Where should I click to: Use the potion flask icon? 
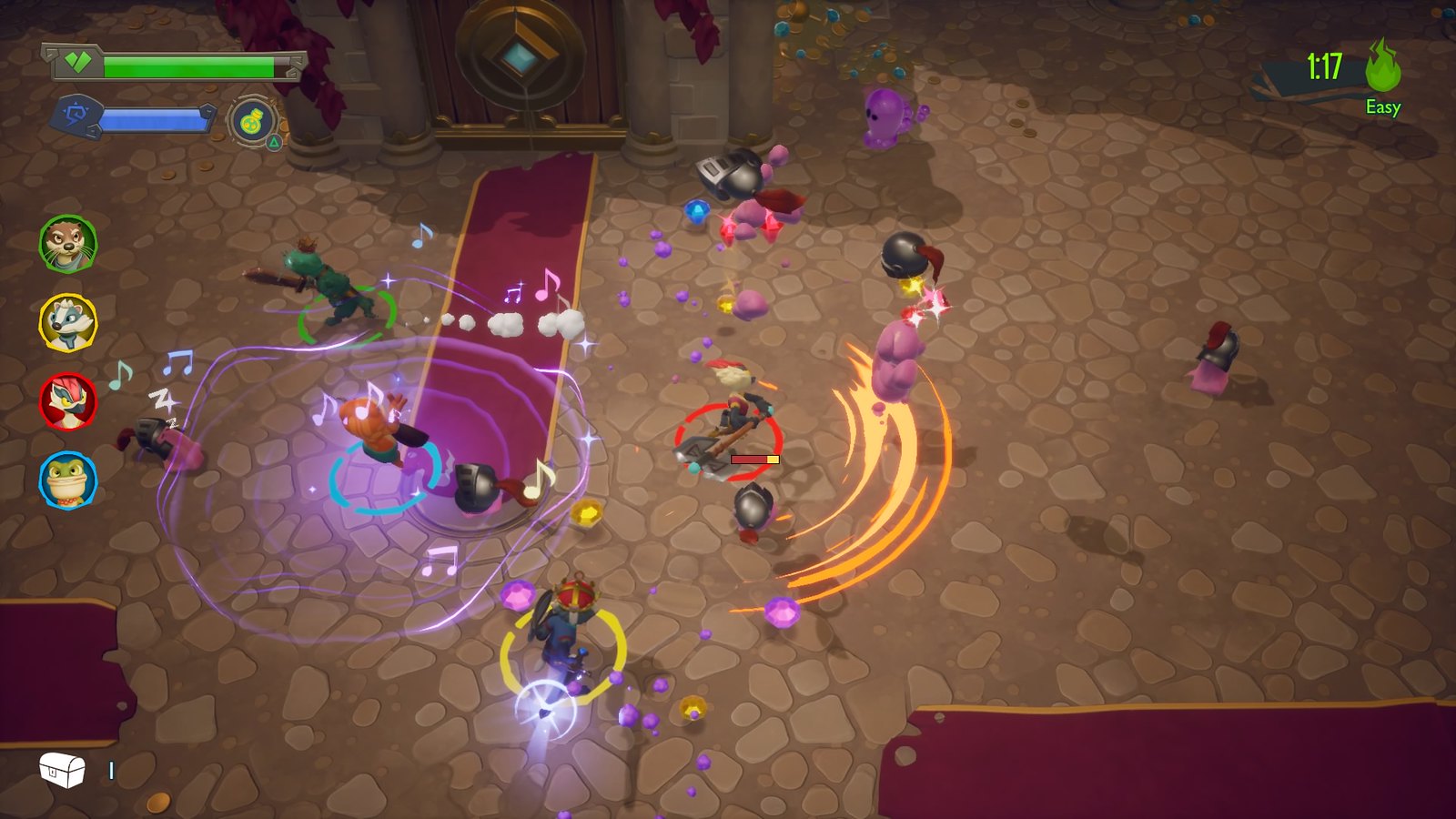(x=251, y=121)
